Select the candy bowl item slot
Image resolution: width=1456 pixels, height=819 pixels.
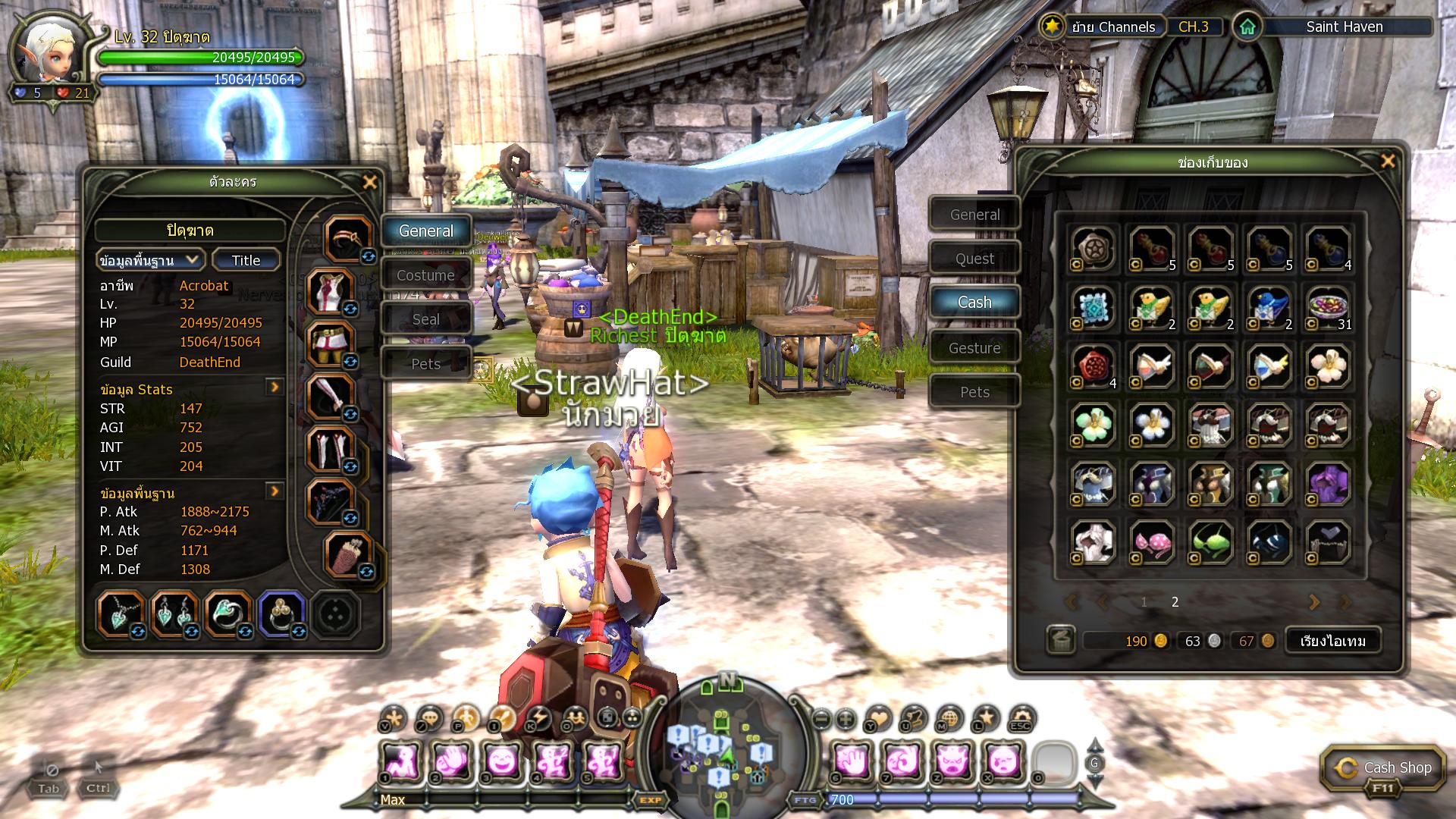[x=1328, y=307]
